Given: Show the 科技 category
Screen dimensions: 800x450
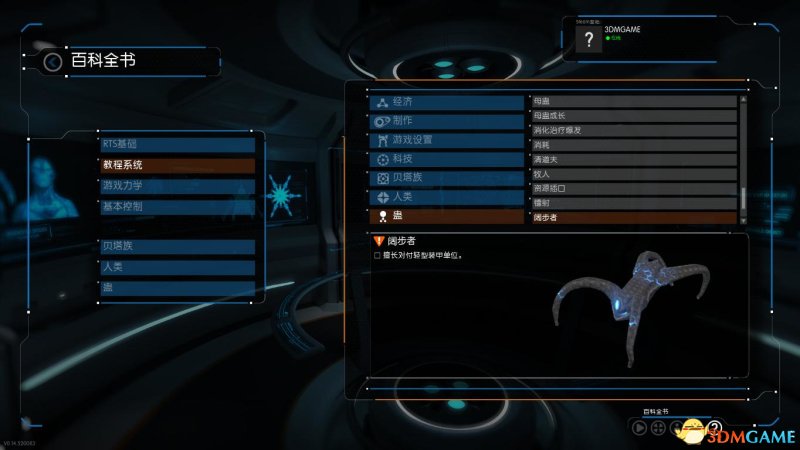Looking at the screenshot, I should click(x=446, y=159).
